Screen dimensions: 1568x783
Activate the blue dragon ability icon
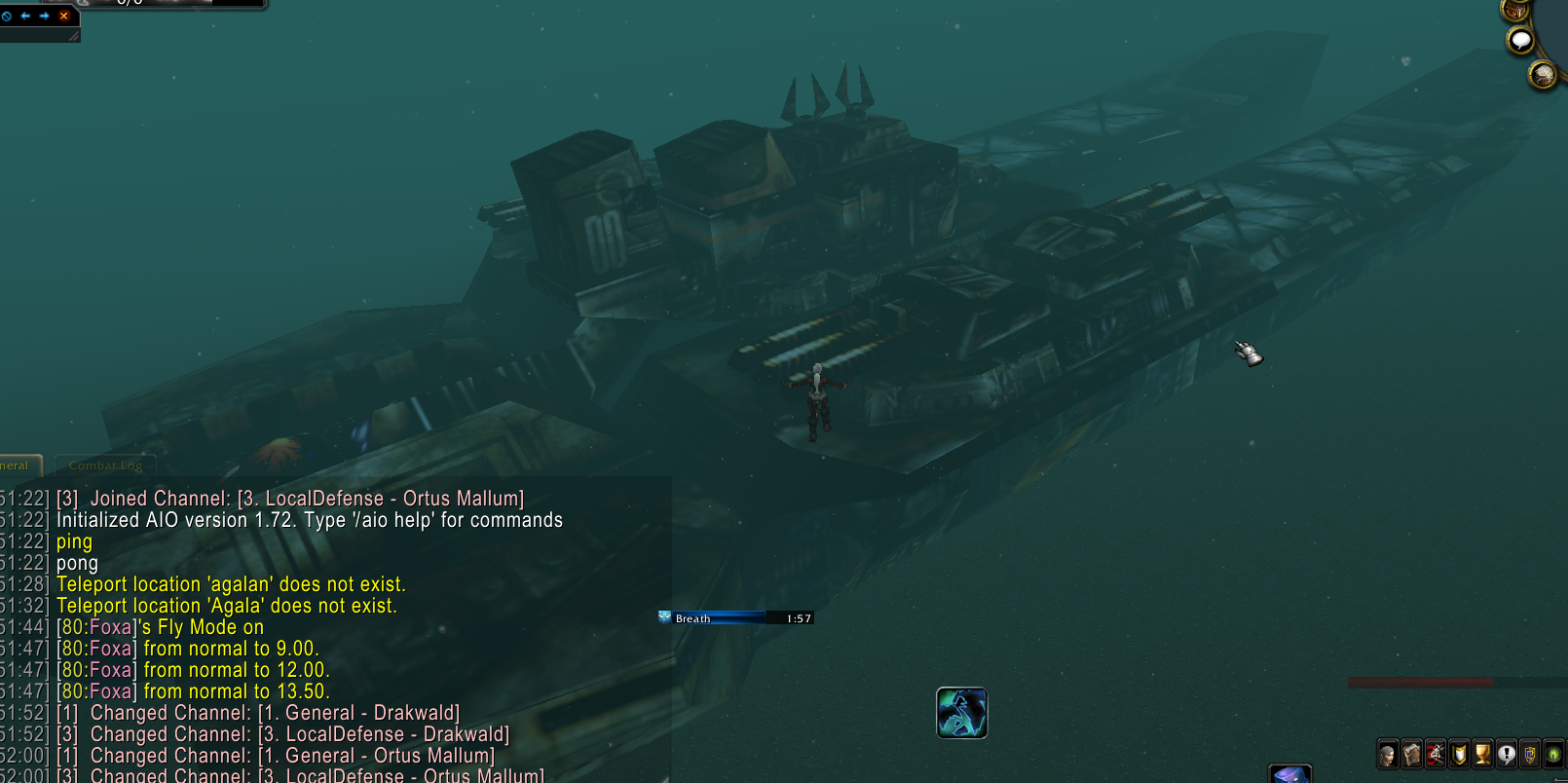pyautogui.click(x=961, y=713)
